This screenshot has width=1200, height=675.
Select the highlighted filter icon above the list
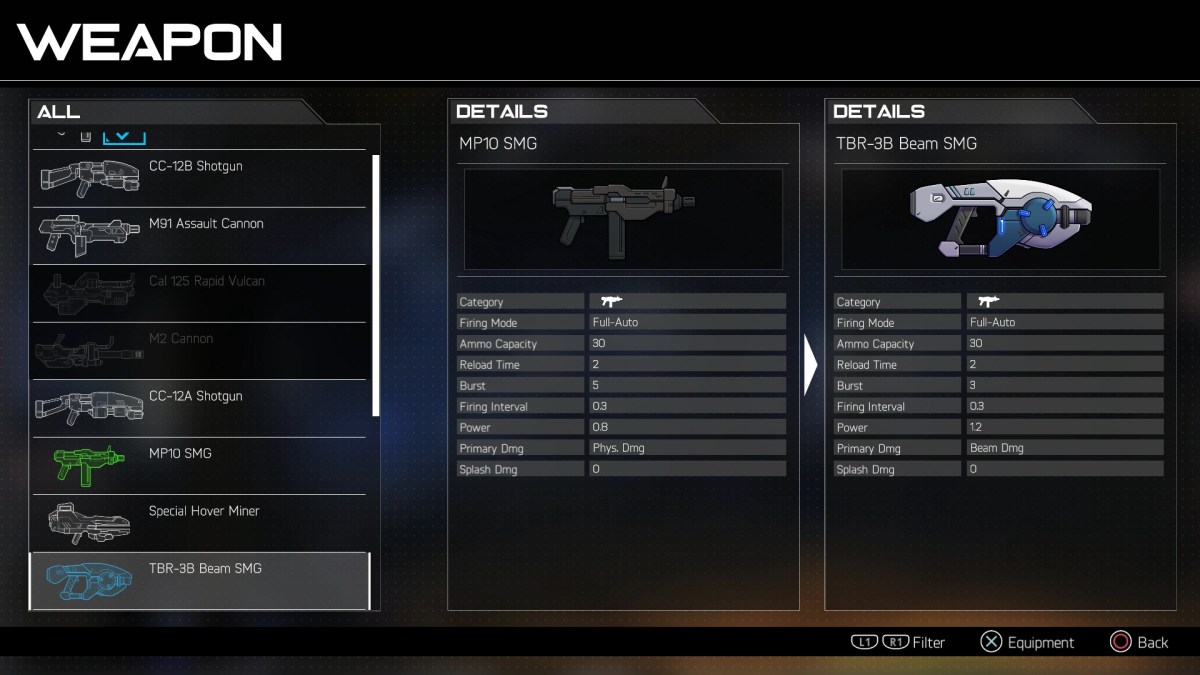coord(125,136)
